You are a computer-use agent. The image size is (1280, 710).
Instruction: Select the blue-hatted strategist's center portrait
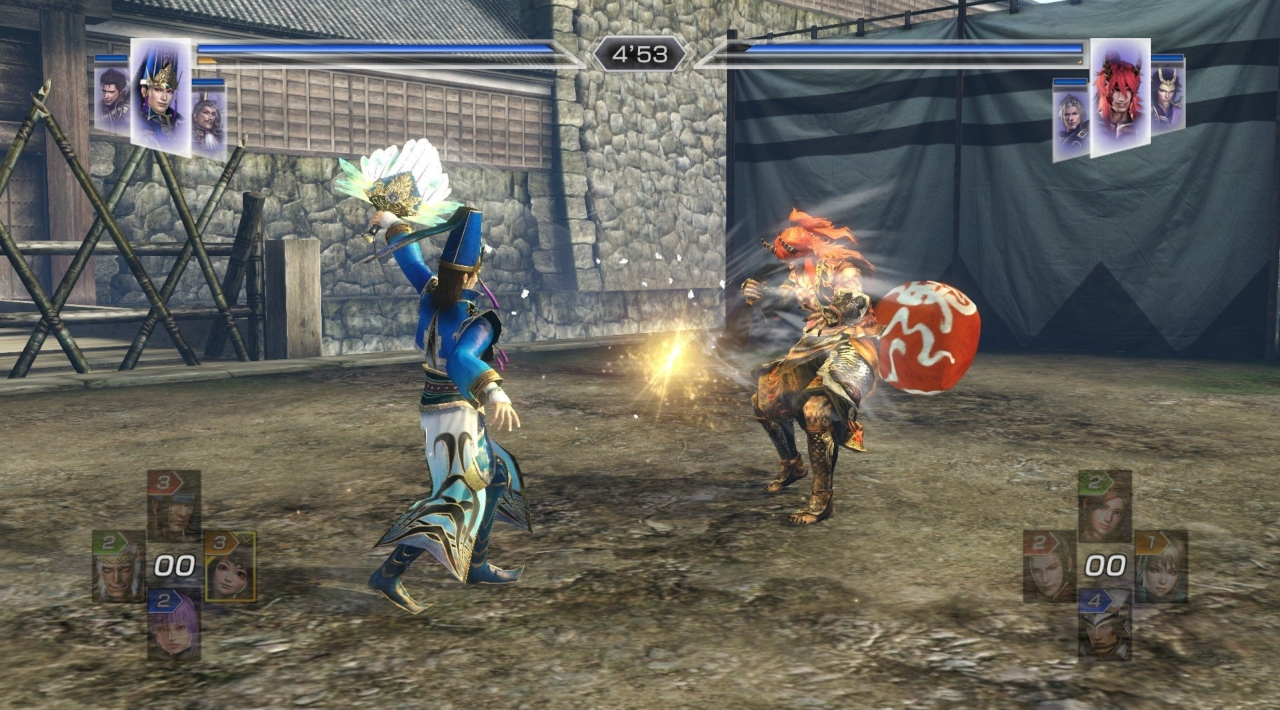[x=160, y=97]
